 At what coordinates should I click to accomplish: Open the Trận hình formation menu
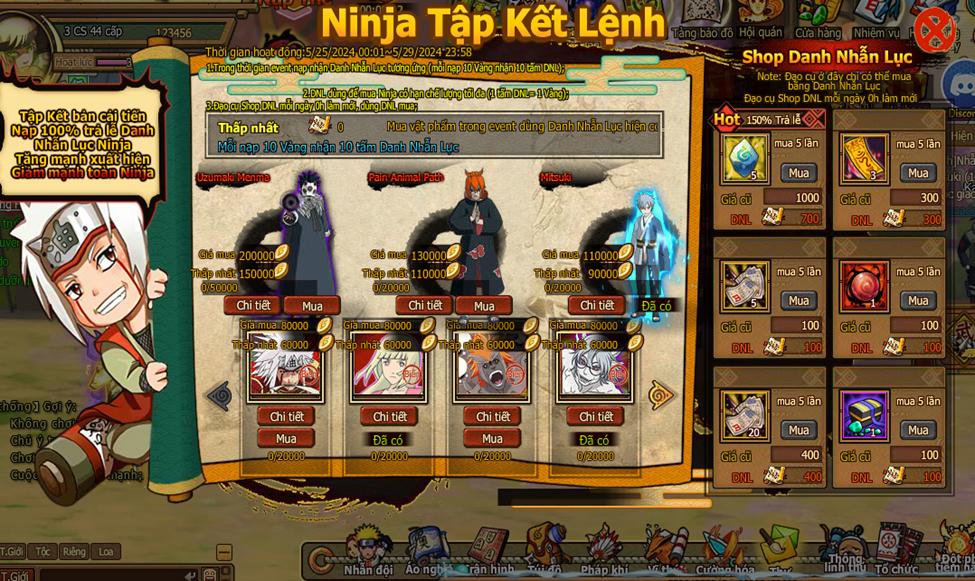tap(490, 550)
